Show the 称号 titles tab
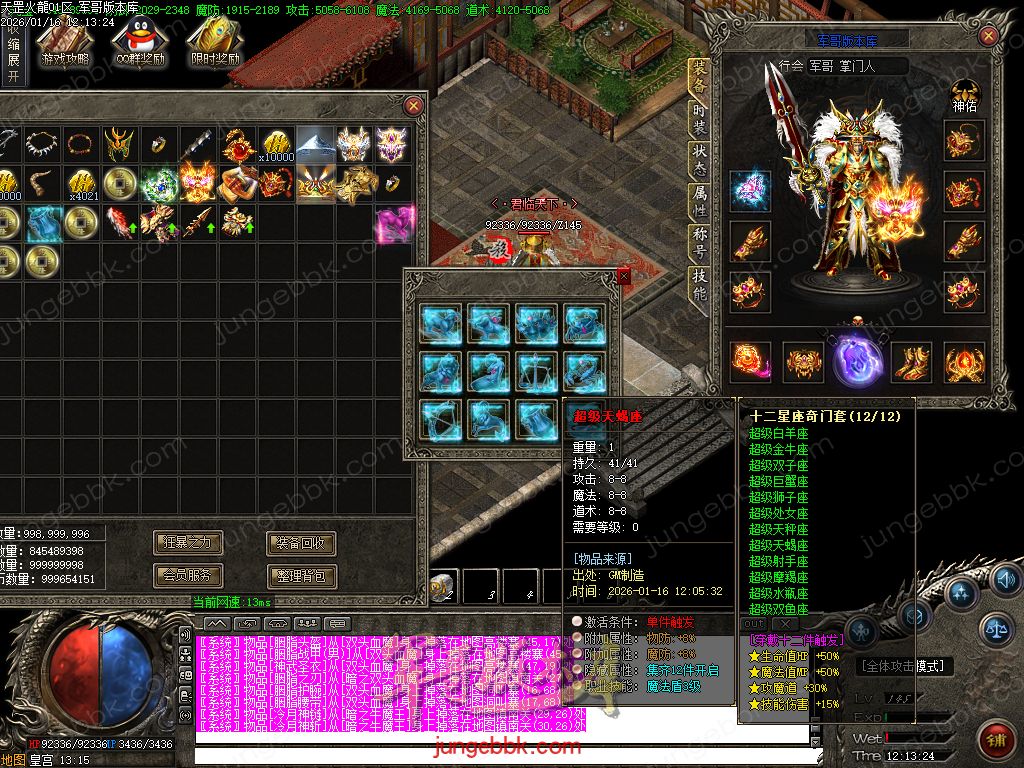This screenshot has width=1024, height=768. [699, 244]
